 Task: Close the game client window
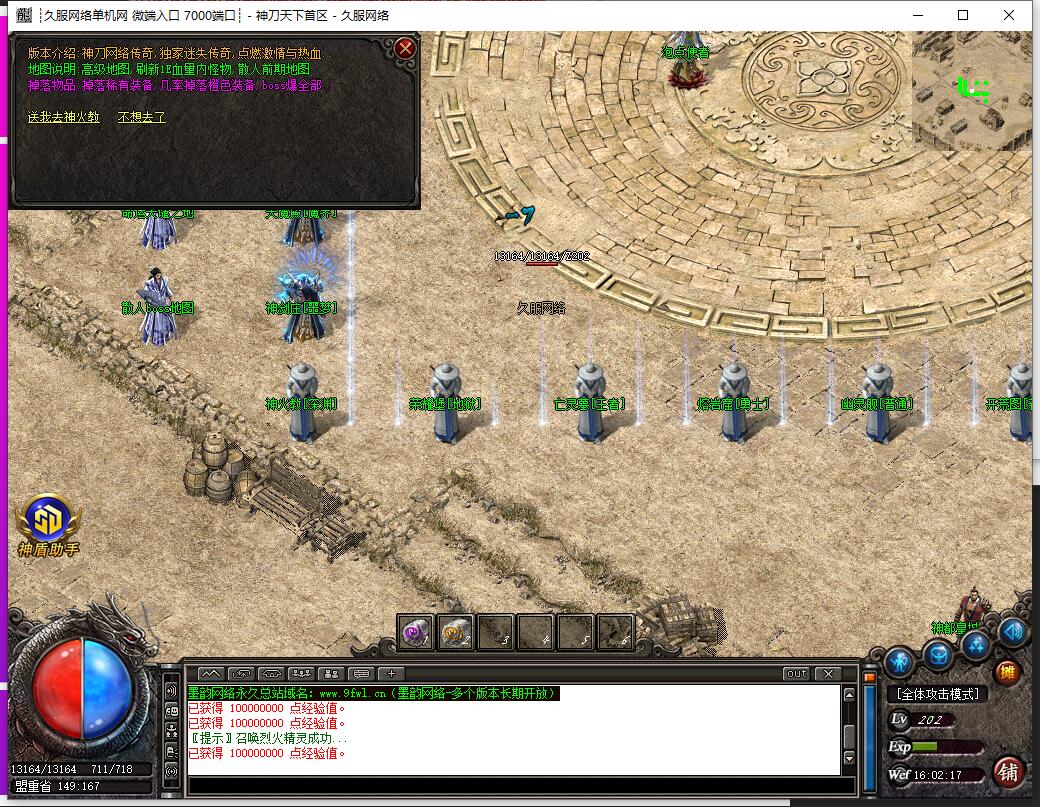pyautogui.click(x=1009, y=15)
